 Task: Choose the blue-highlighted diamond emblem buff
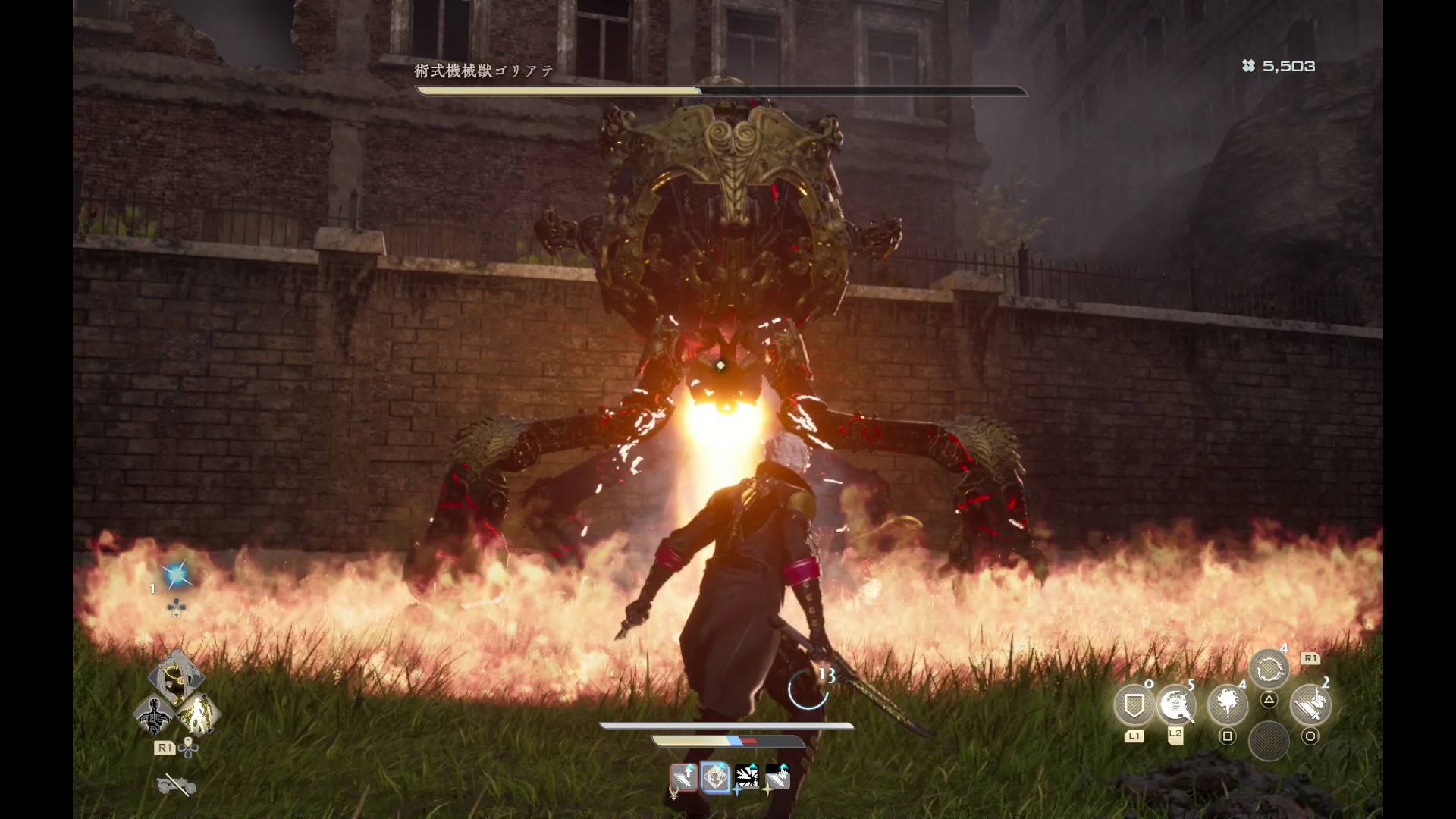coord(715,777)
